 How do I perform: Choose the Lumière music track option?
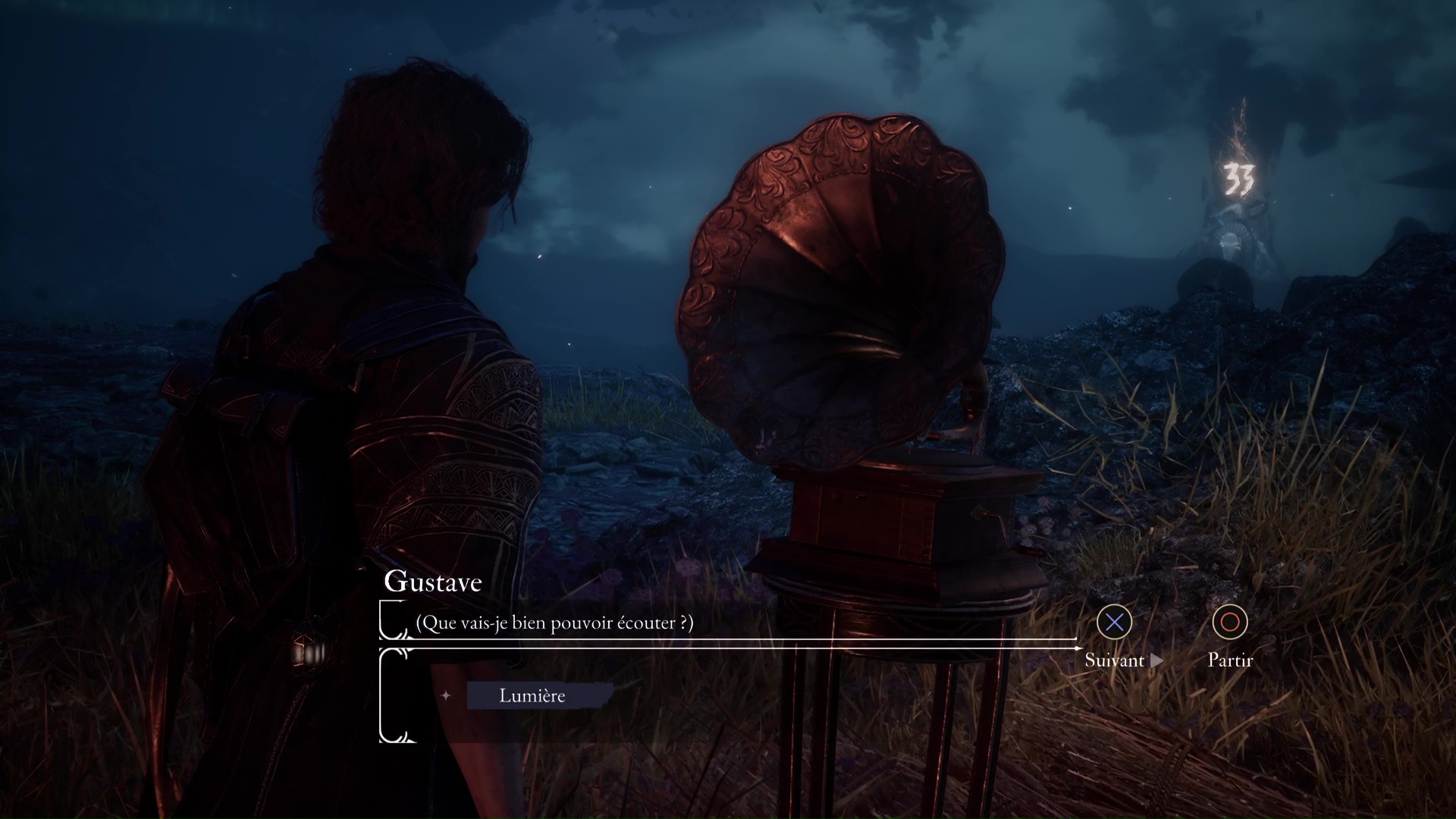[x=532, y=695]
